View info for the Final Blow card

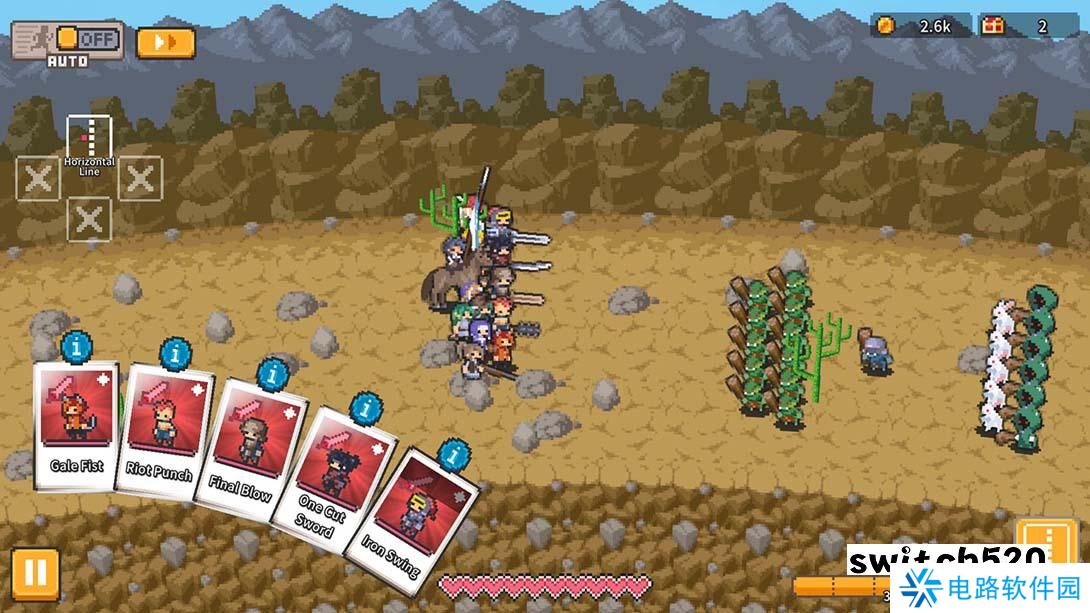(x=272, y=375)
